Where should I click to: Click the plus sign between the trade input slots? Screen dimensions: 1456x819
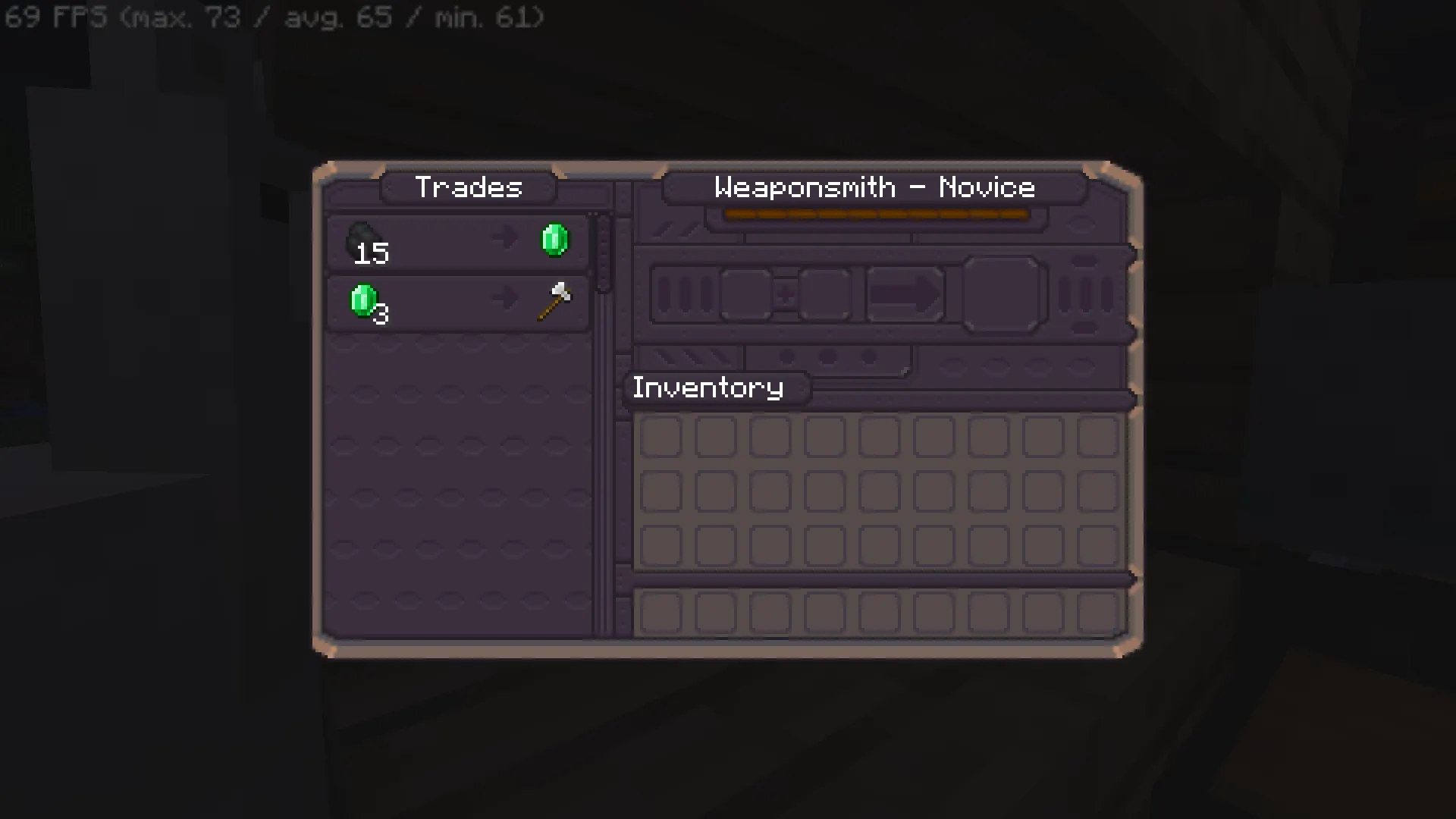[786, 294]
